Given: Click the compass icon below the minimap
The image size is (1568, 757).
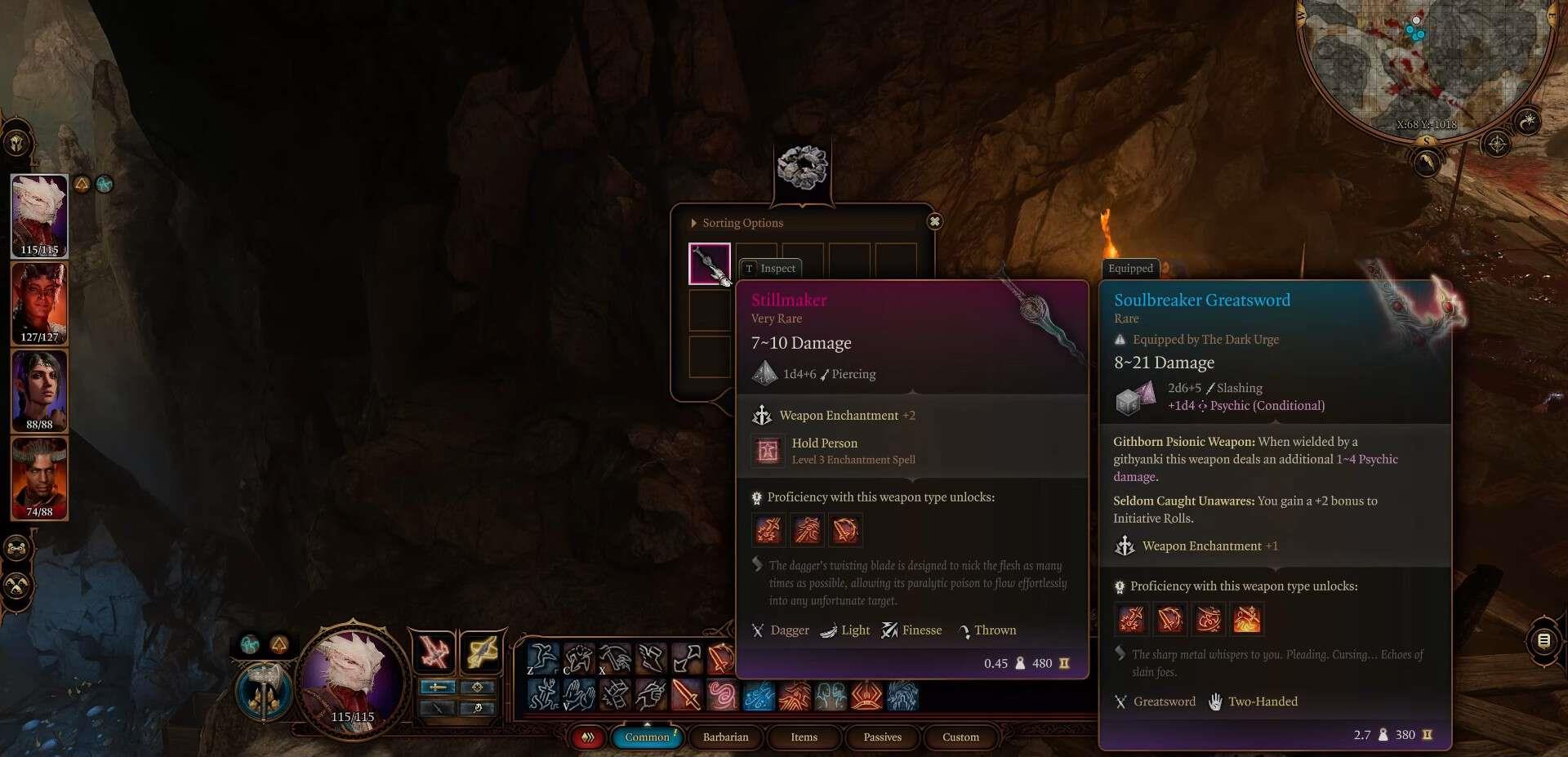Looking at the screenshot, I should pyautogui.click(x=1496, y=145).
